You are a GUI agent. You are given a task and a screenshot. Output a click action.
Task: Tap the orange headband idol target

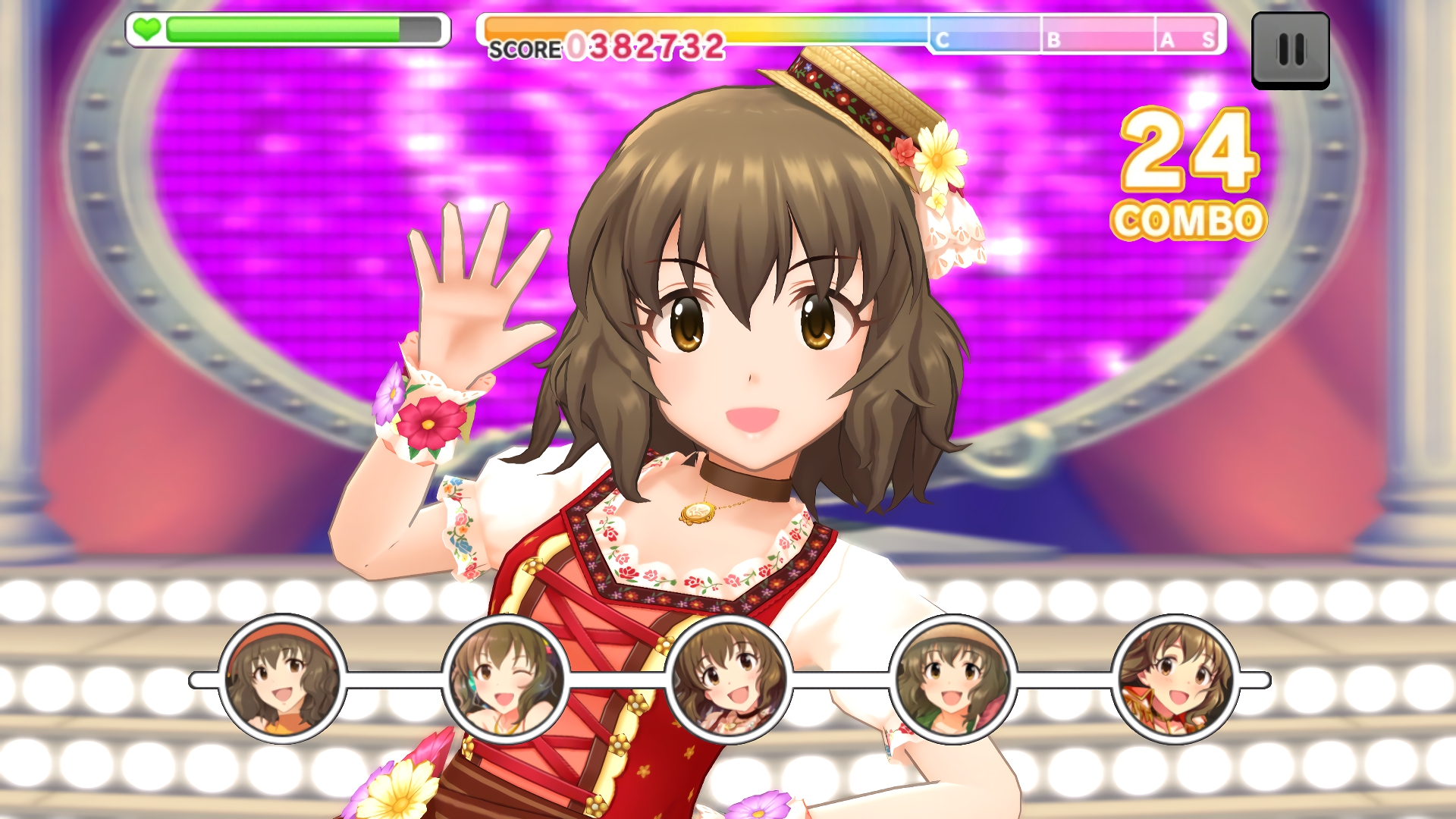(282, 679)
